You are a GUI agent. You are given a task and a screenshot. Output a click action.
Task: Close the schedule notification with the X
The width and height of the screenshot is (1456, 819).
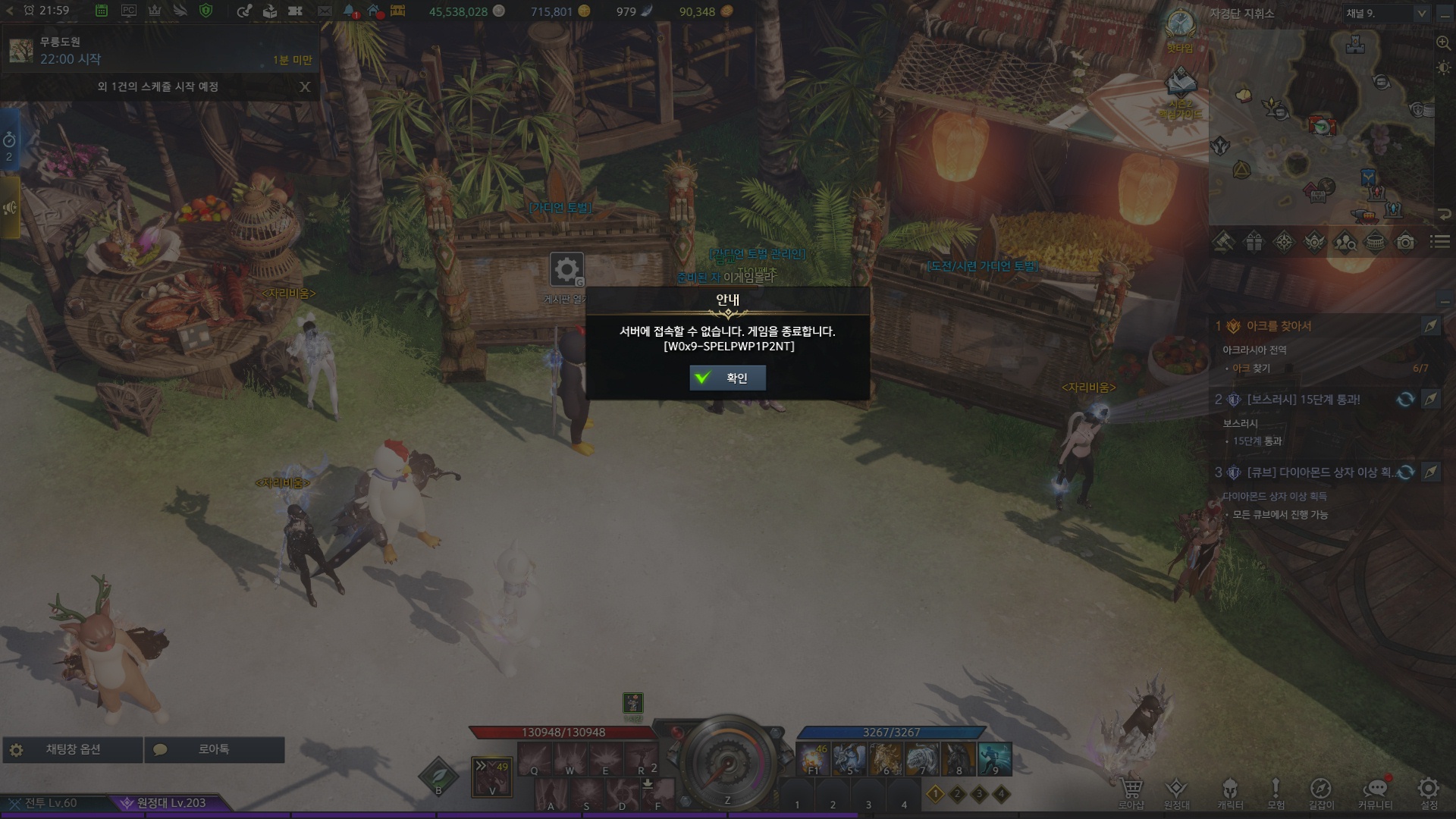pyautogui.click(x=305, y=86)
